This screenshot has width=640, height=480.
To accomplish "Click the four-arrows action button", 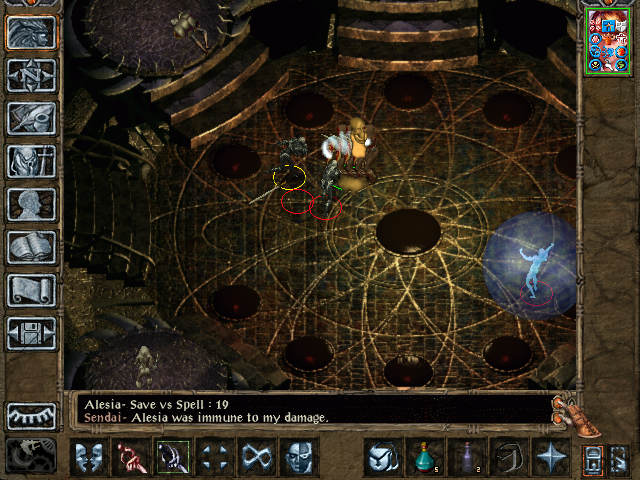I will click(215, 457).
